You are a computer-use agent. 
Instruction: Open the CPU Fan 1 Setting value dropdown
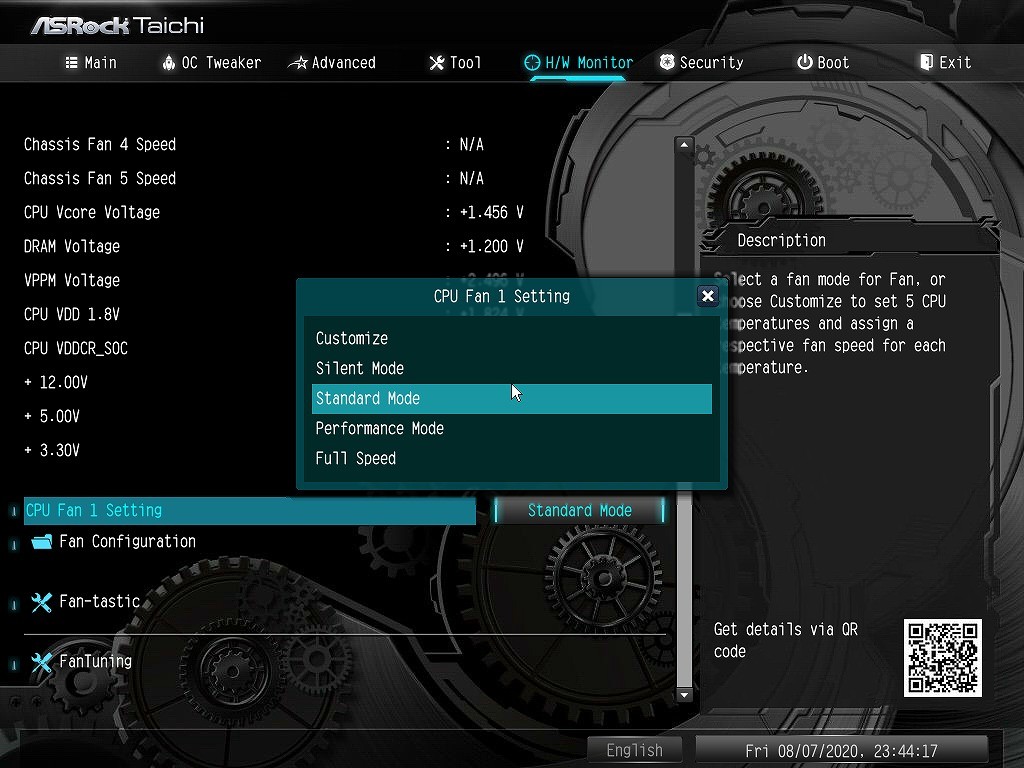tap(580, 510)
